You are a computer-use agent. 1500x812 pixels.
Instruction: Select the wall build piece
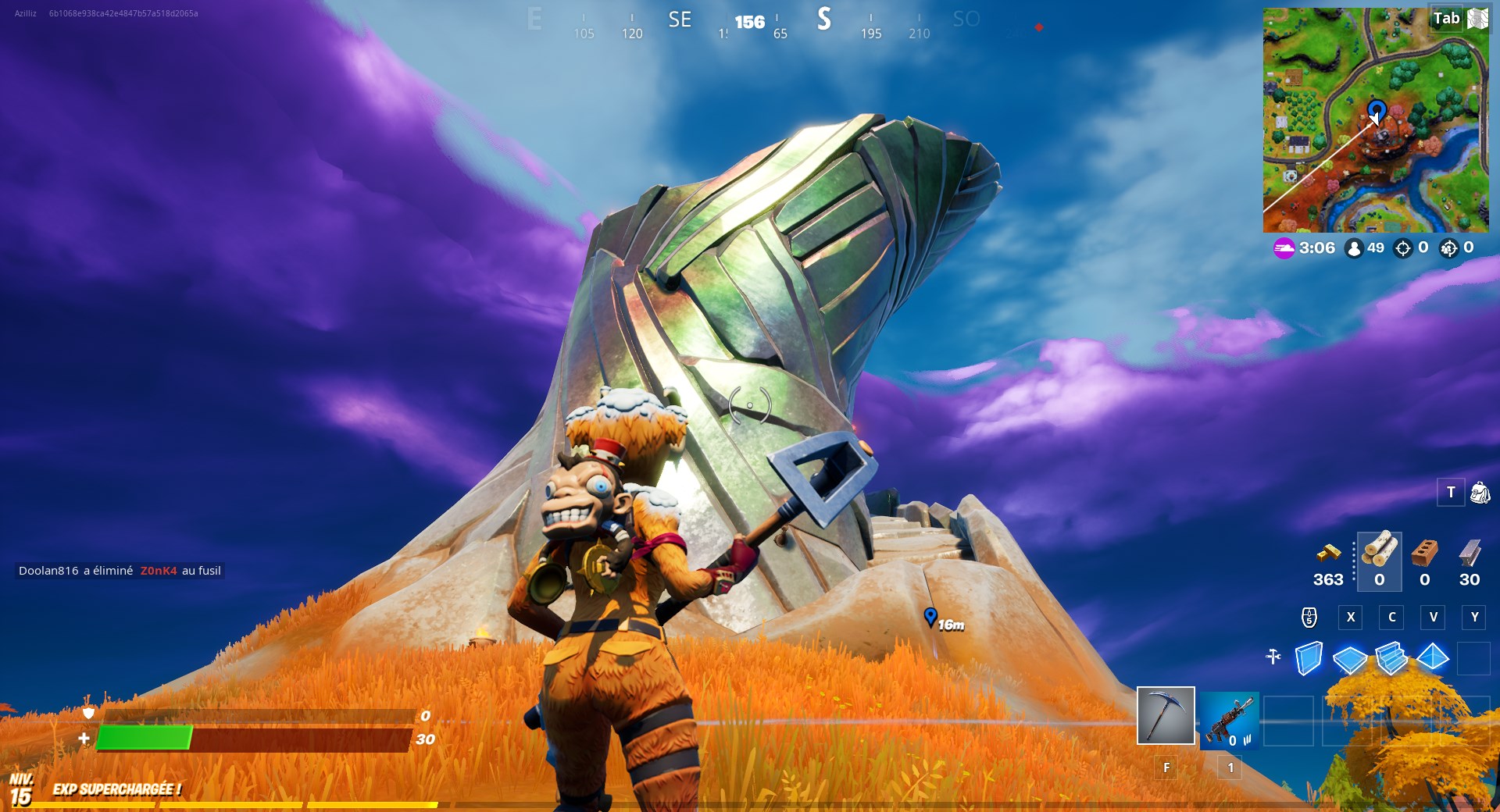click(x=1310, y=659)
